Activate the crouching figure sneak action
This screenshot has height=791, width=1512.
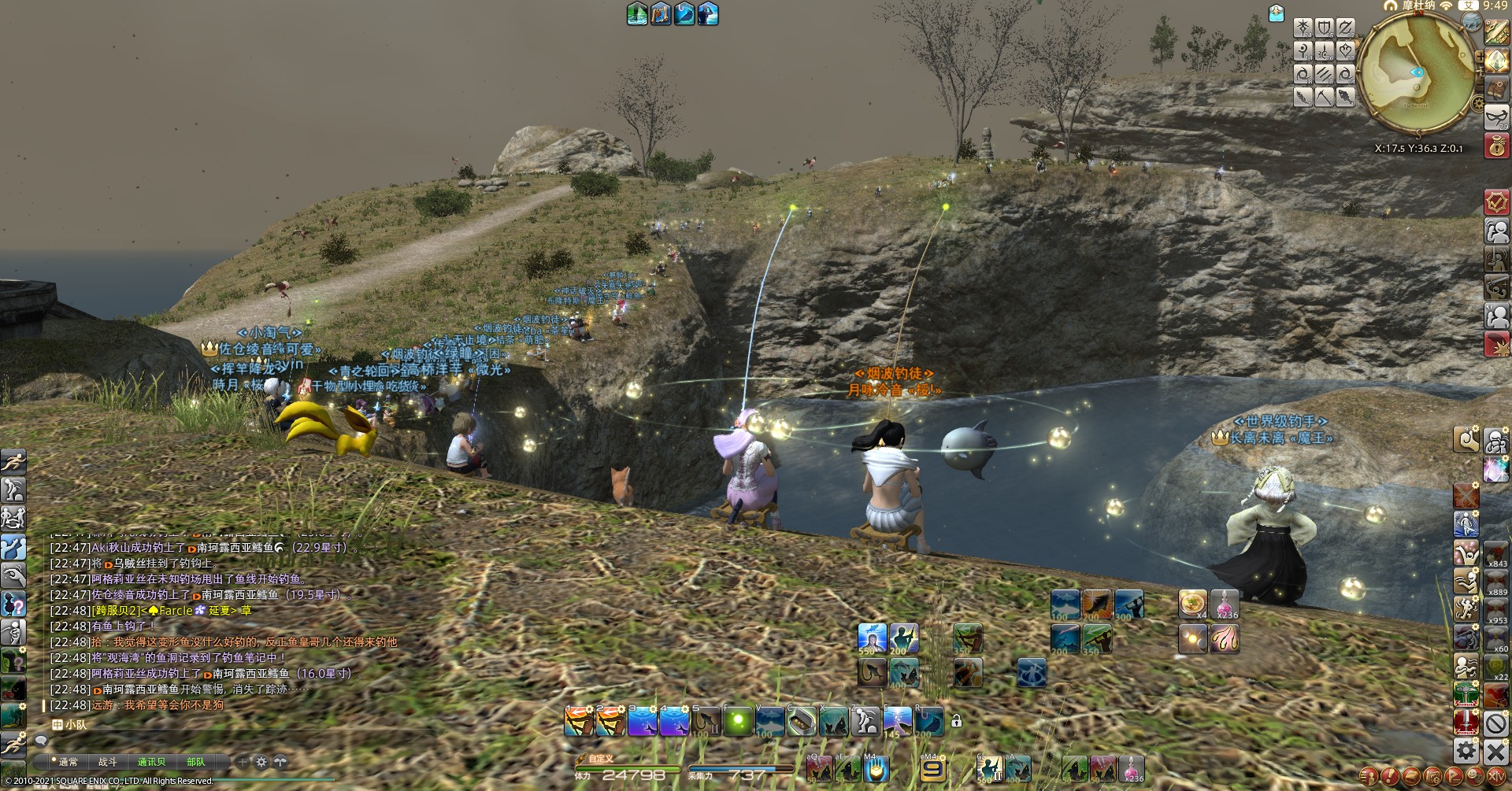click(865, 721)
